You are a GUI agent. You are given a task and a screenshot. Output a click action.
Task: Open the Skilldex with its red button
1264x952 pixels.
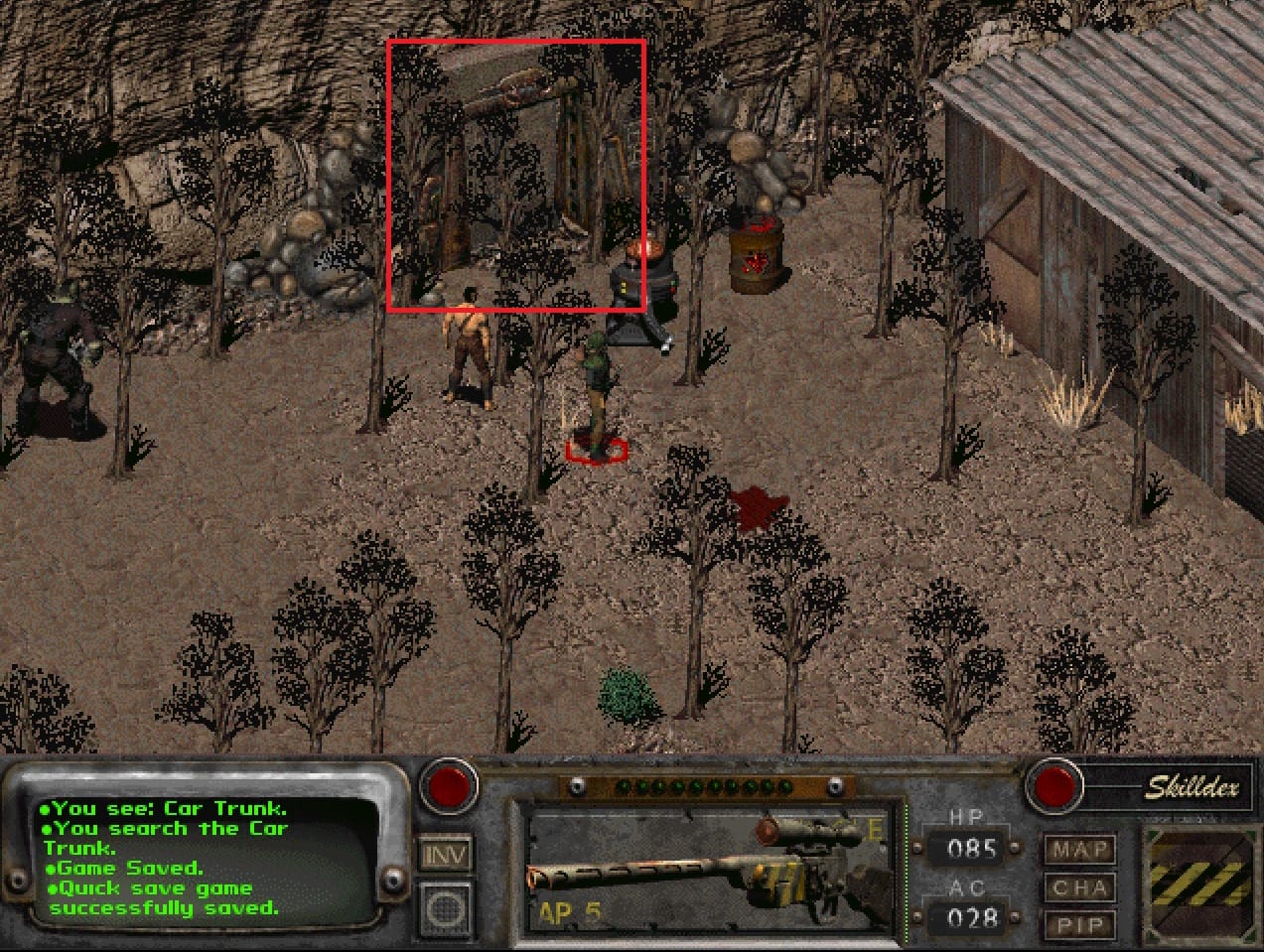click(1054, 786)
